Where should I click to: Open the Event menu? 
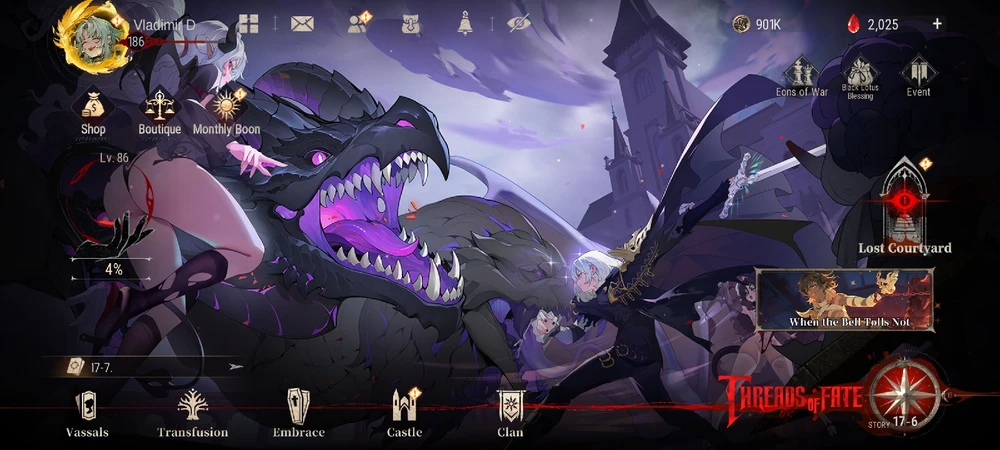pyautogui.click(x=918, y=77)
